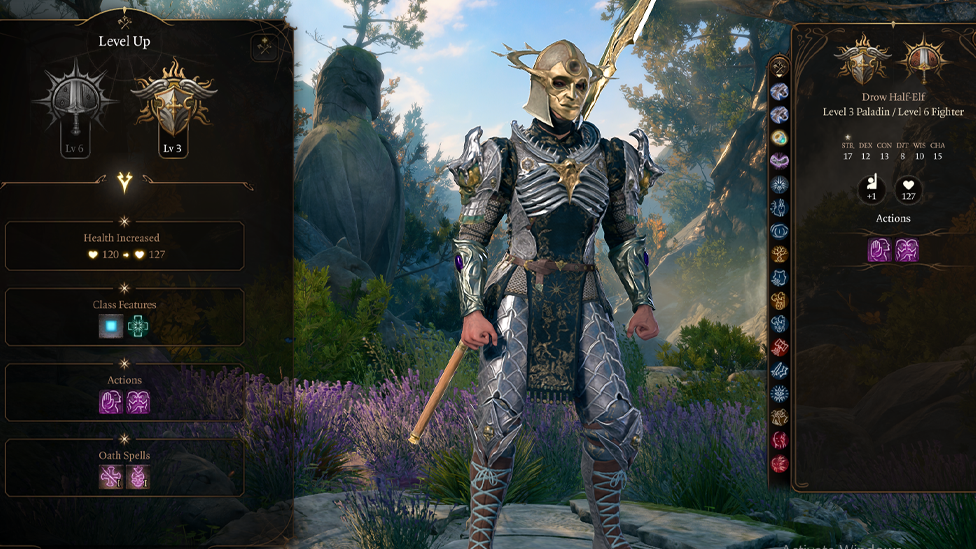Inspect the glowing blue square class feature

111,326
